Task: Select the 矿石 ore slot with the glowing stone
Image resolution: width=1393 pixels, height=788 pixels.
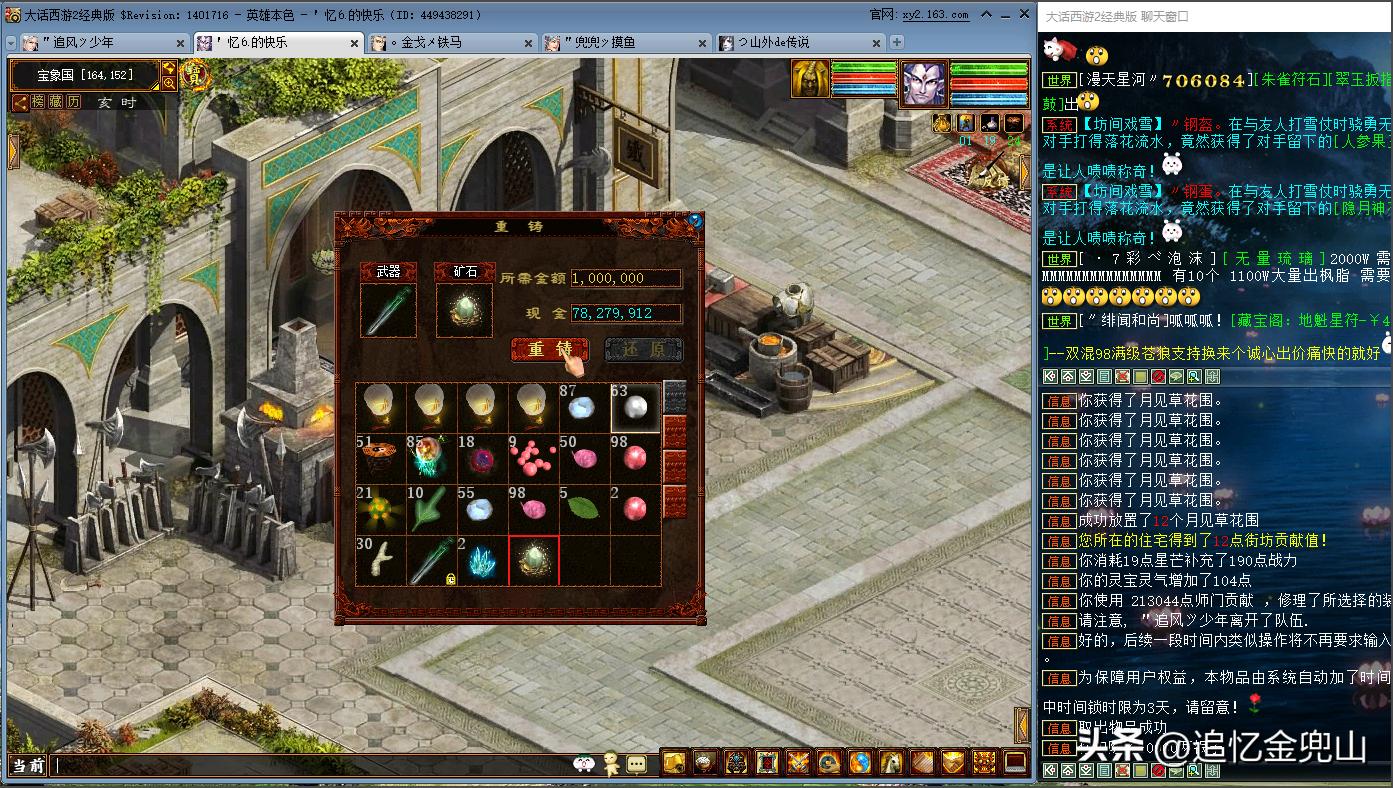Action: (x=464, y=310)
